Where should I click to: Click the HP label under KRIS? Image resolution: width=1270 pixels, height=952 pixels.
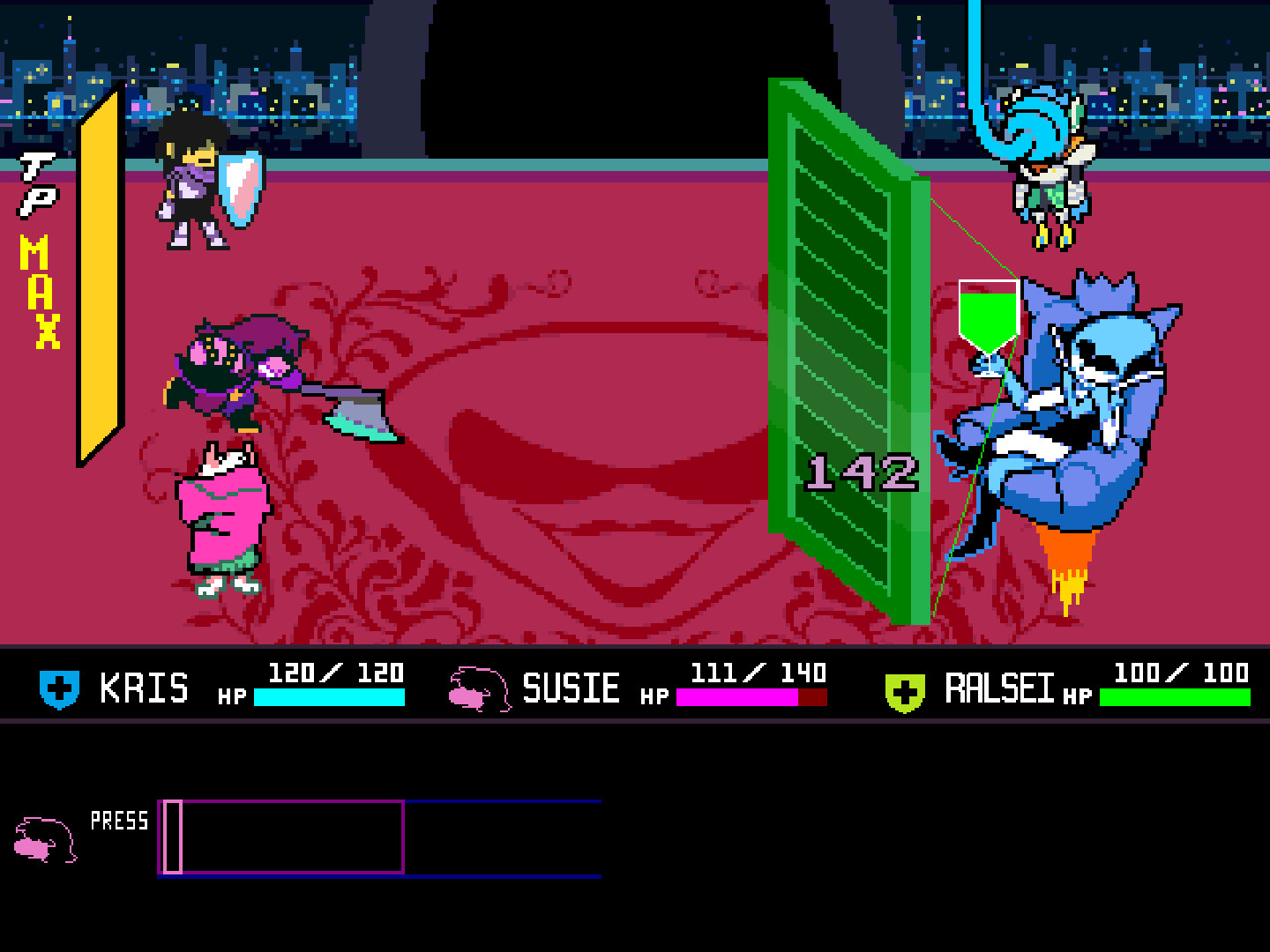click(231, 696)
